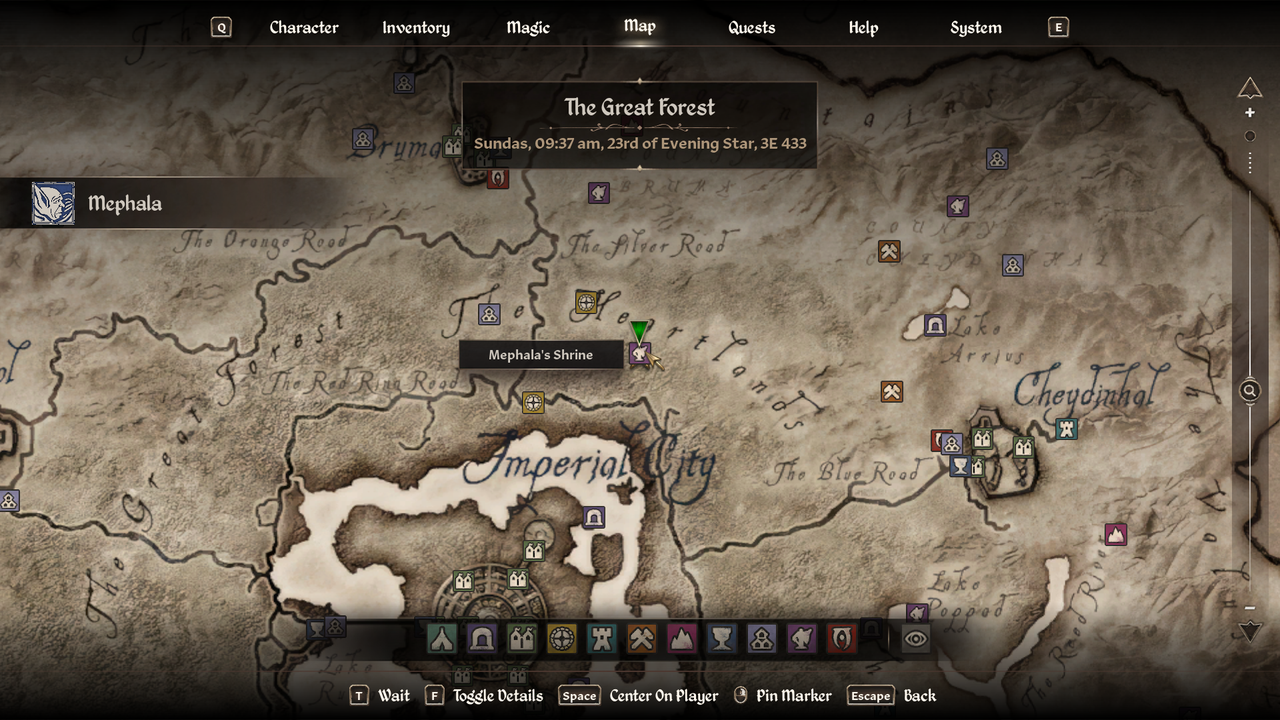Zoom in with the plus button
The width and height of the screenshot is (1280, 720).
[1250, 113]
